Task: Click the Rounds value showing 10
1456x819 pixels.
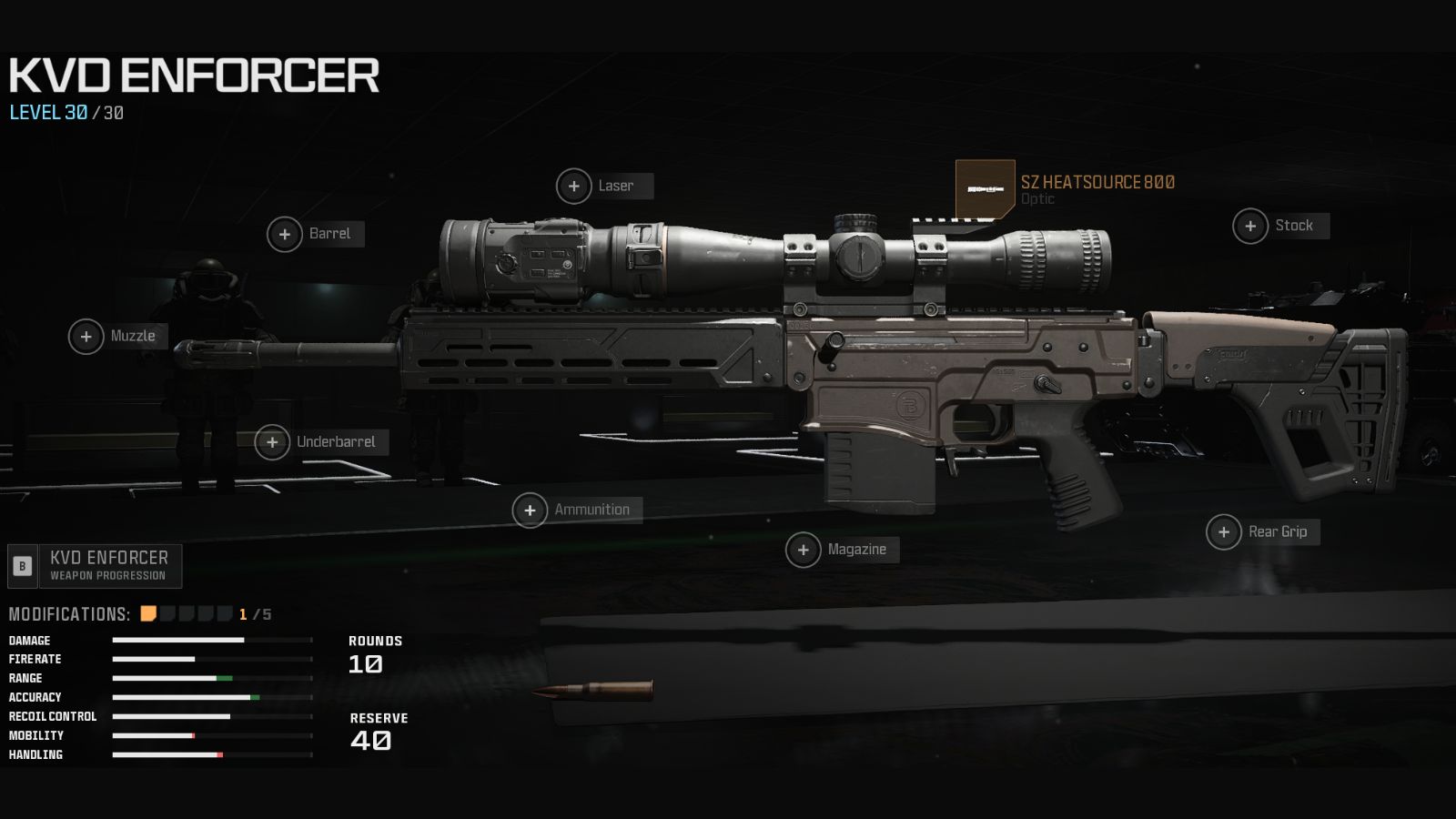Action: pyautogui.click(x=364, y=665)
